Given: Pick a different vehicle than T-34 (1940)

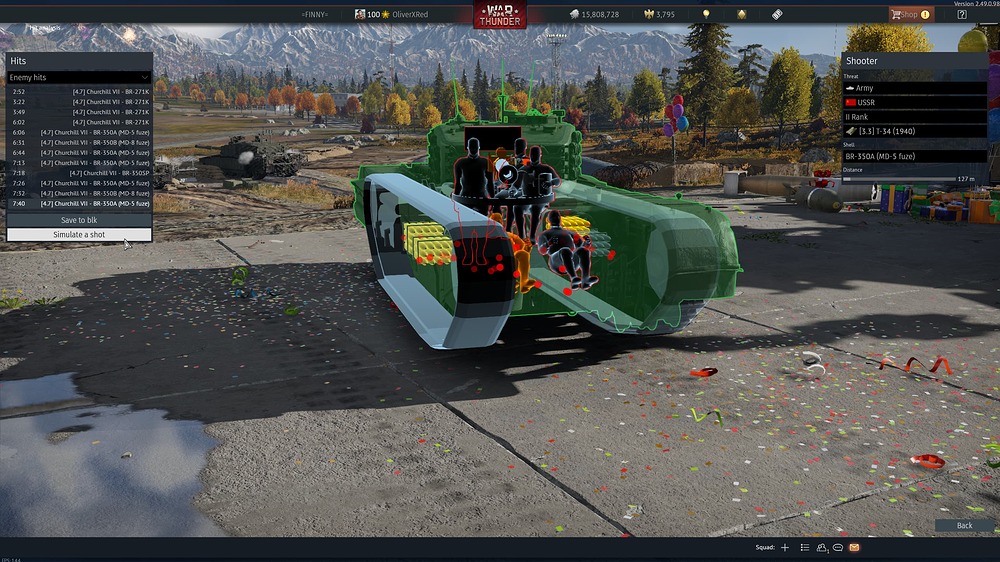Looking at the screenshot, I should [x=915, y=131].
